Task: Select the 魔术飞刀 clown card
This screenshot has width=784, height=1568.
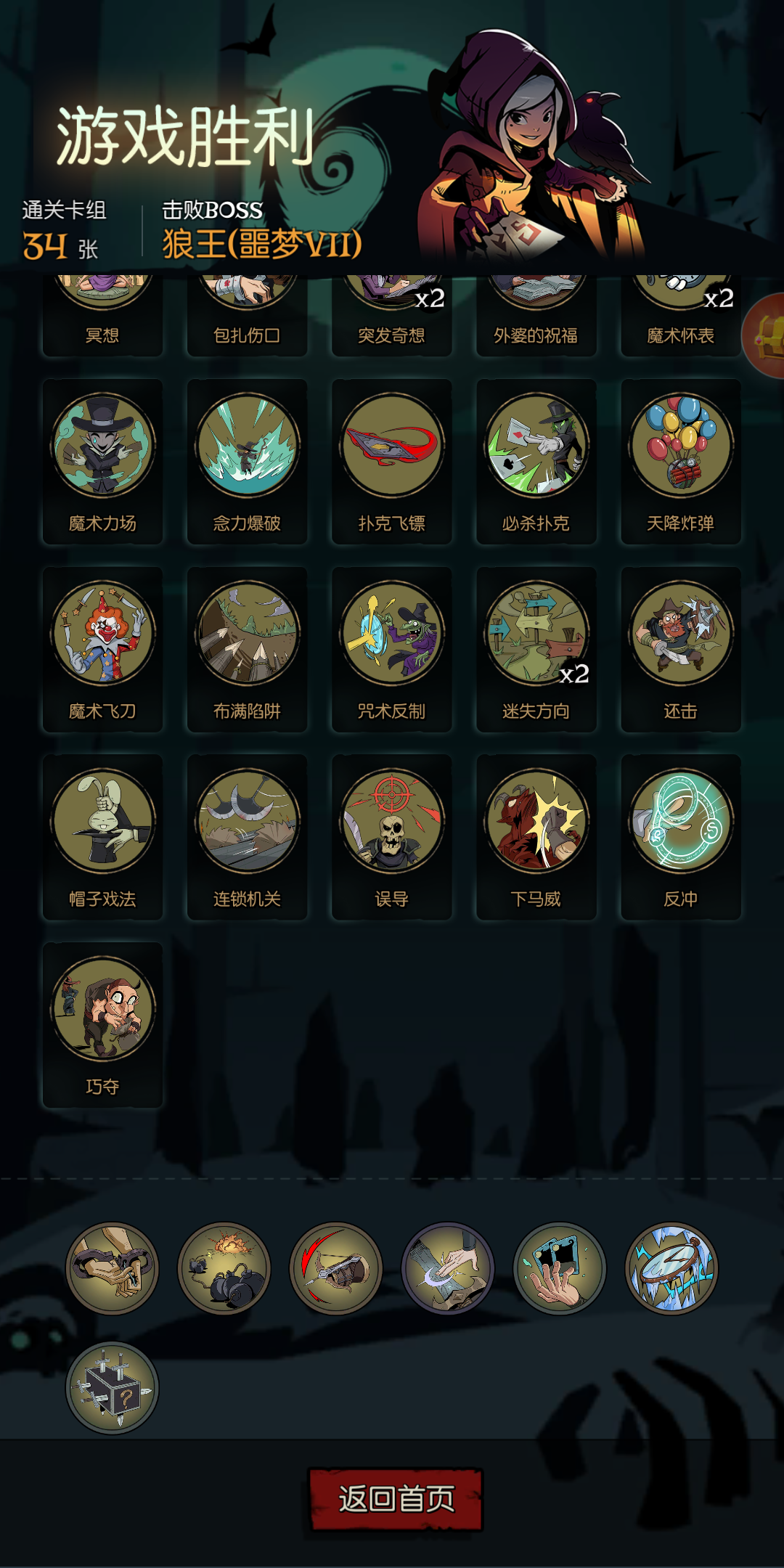Action: 102,649
